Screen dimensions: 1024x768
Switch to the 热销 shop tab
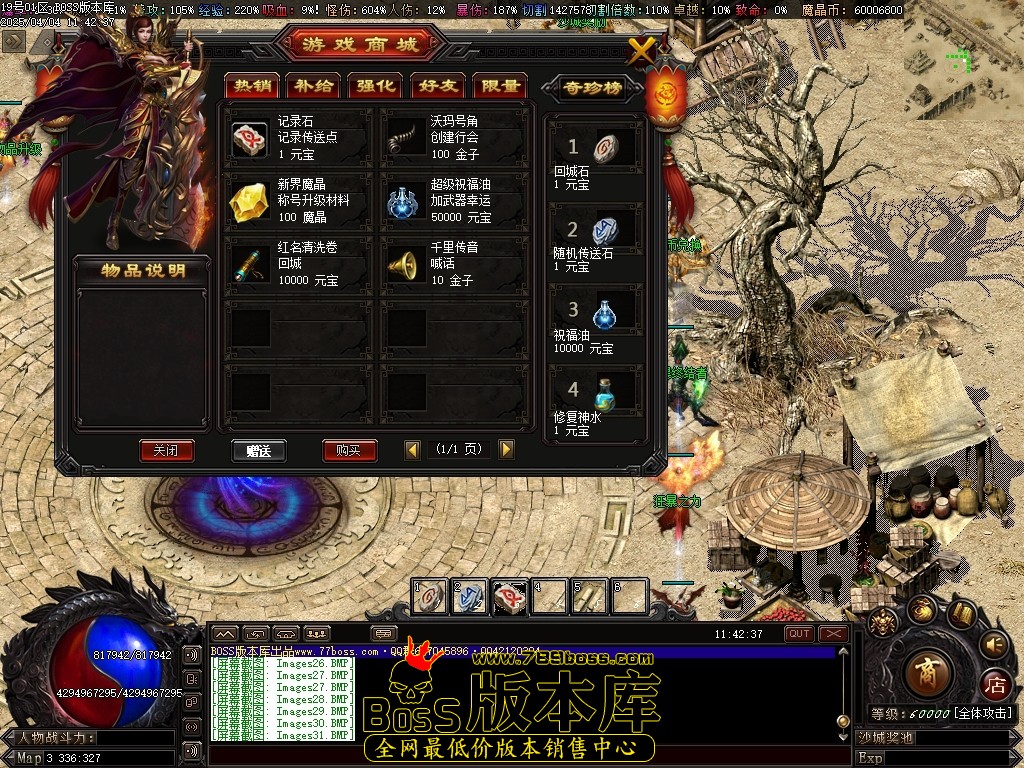(251, 86)
